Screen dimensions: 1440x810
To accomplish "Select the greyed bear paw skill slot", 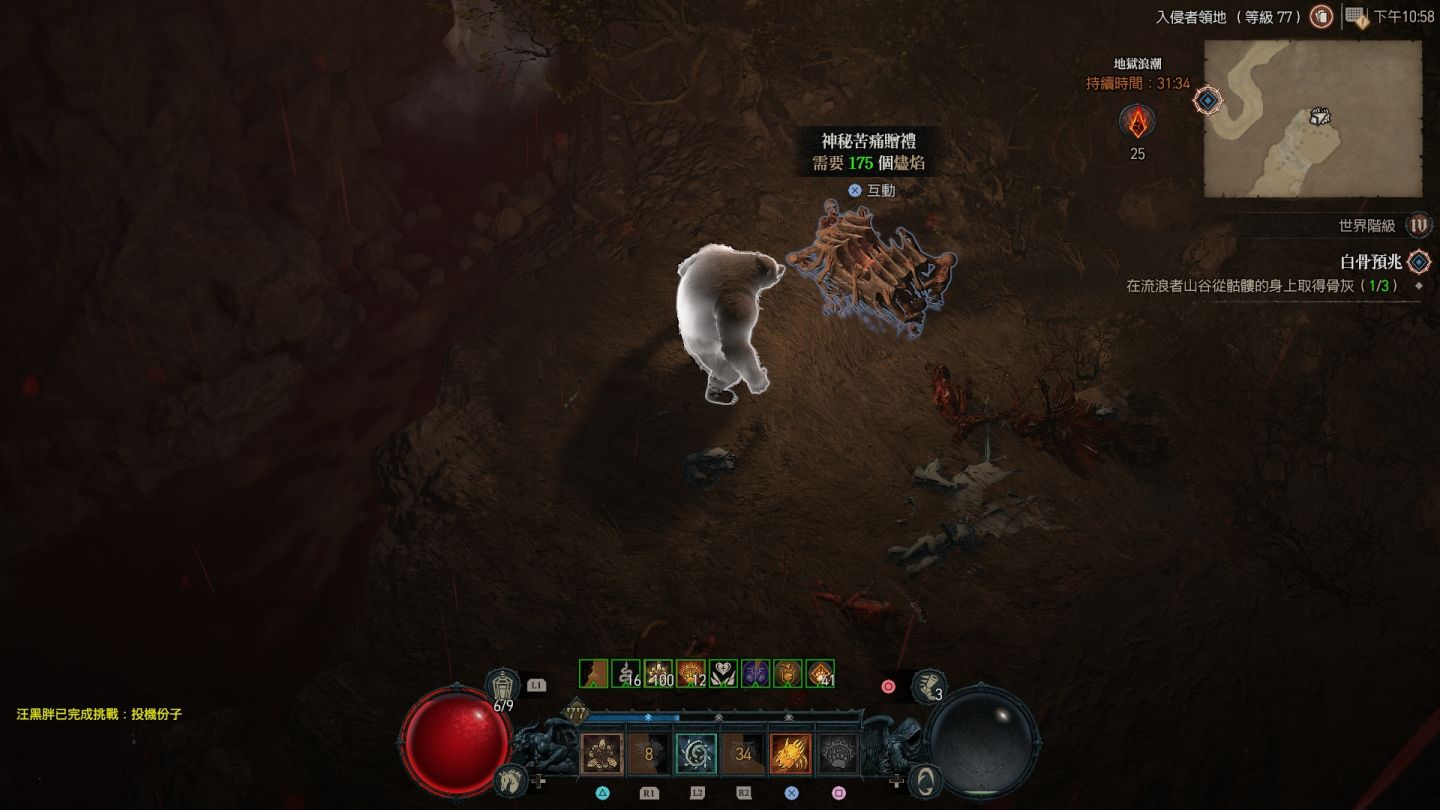I will [x=838, y=754].
